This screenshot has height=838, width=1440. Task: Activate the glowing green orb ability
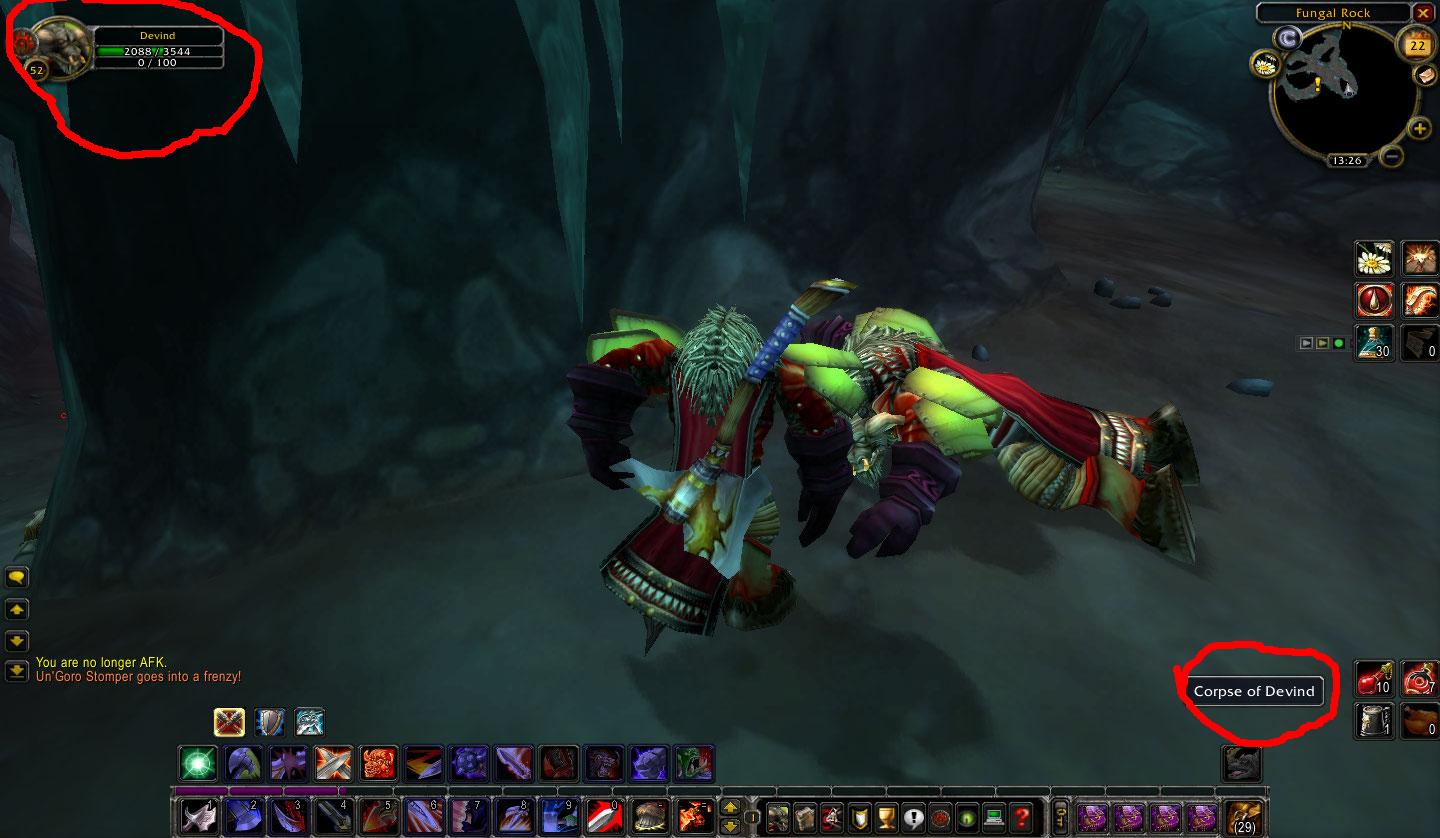pos(198,764)
